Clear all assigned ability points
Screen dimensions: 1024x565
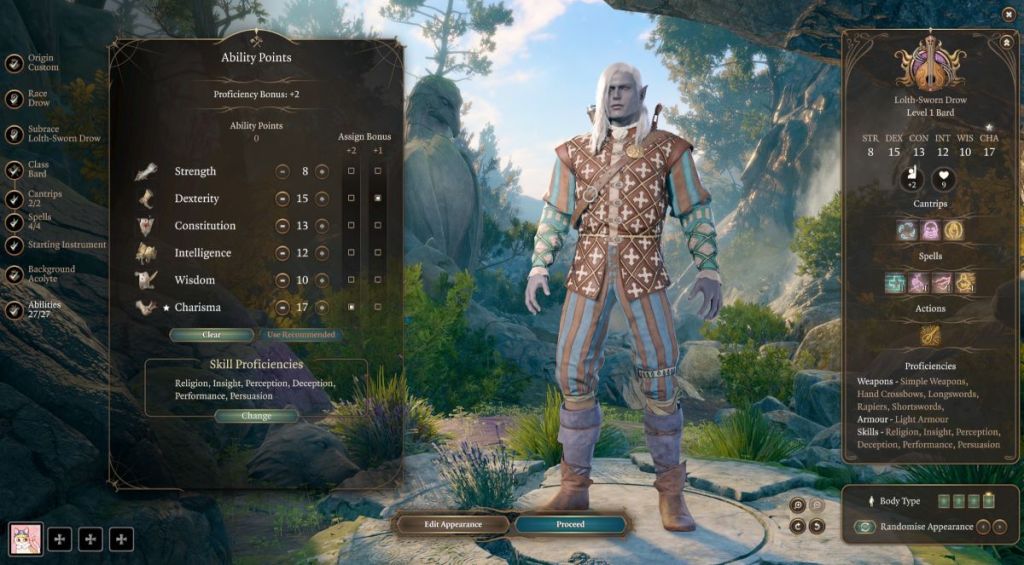pyautogui.click(x=211, y=335)
